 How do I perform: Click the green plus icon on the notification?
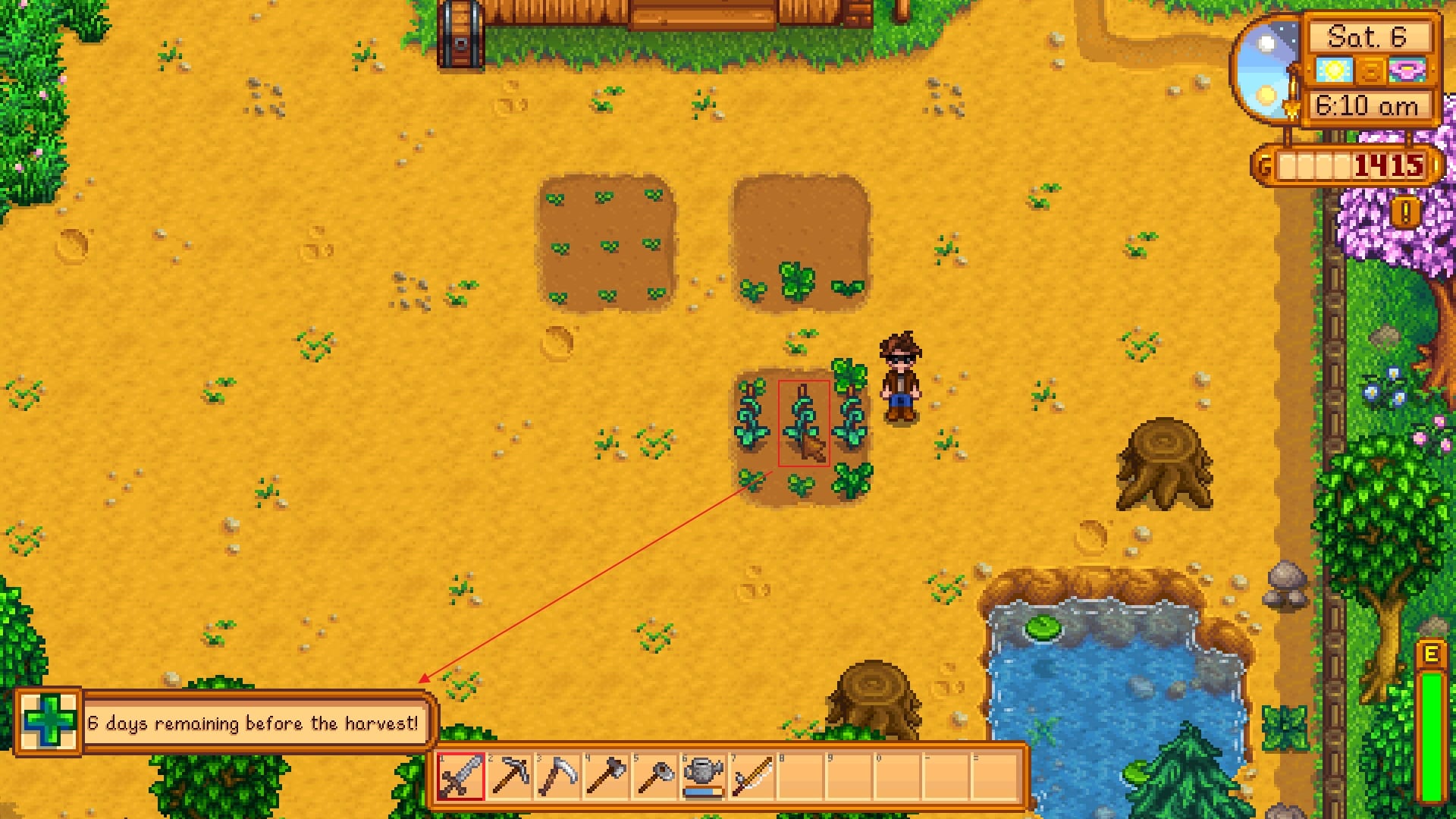(x=47, y=722)
